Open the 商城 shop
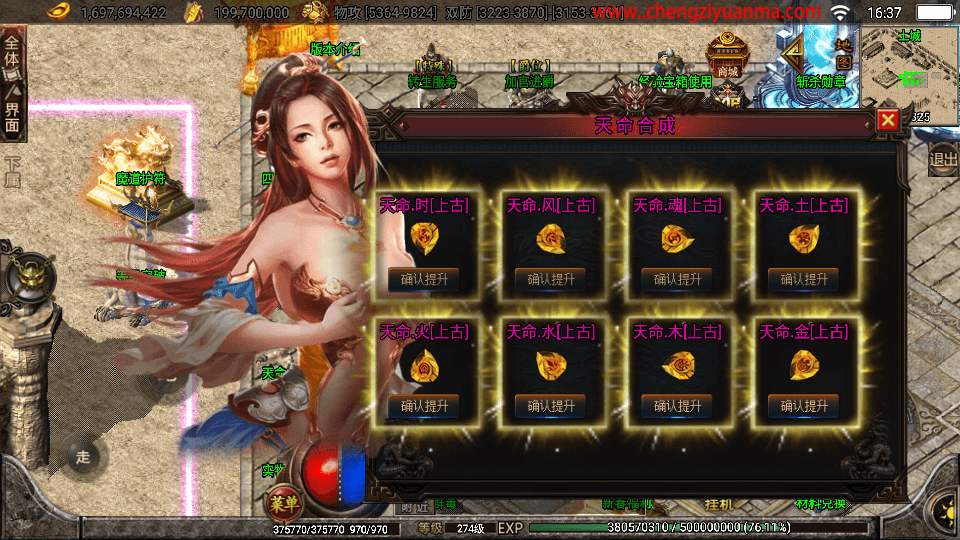This screenshot has width=960, height=540. 726,60
